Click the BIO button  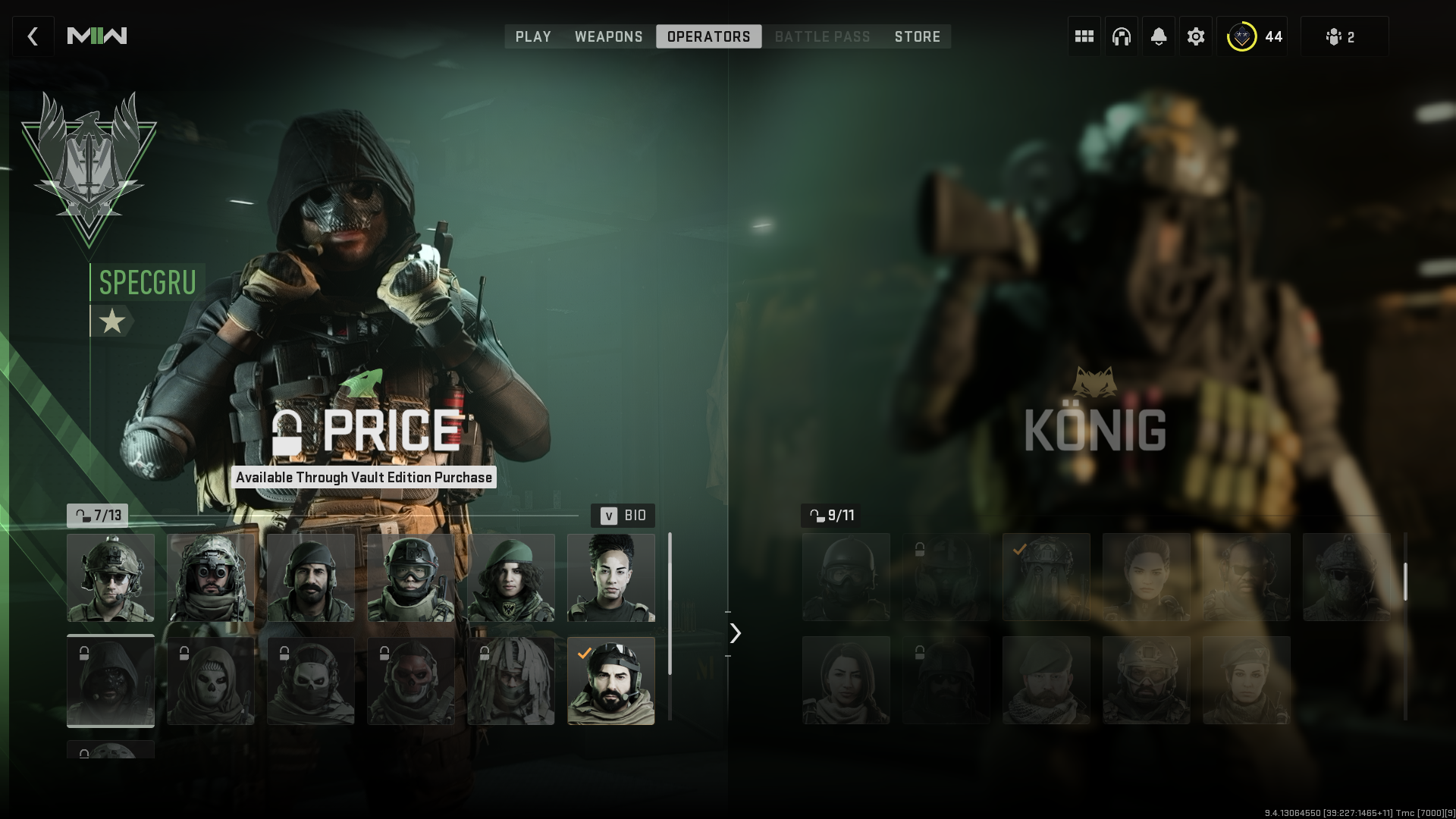click(x=624, y=516)
